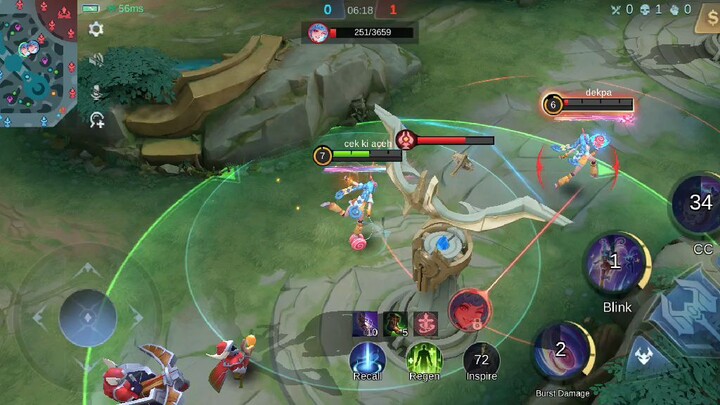Screen dimensions: 720x405
Task: Target the enemy hero portrait icon
Action: [468, 308]
